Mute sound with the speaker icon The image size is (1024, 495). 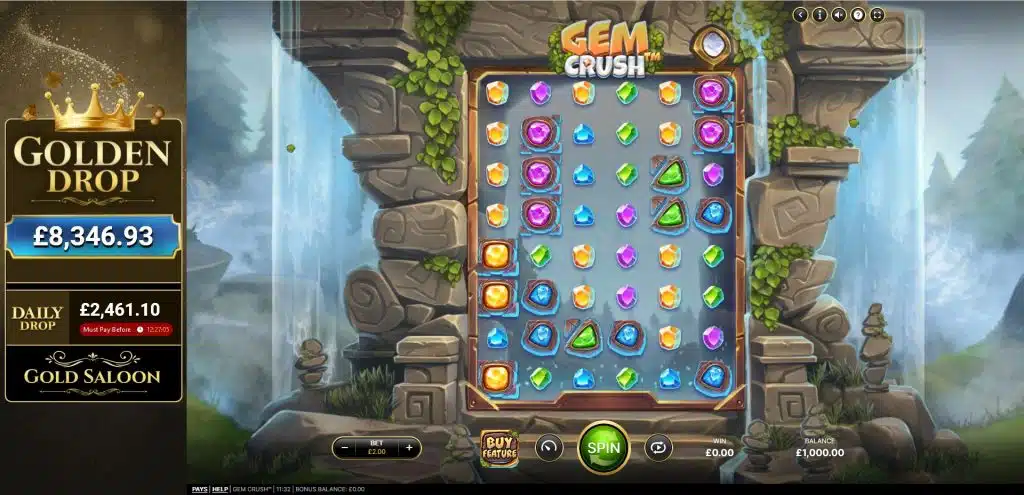click(x=839, y=14)
